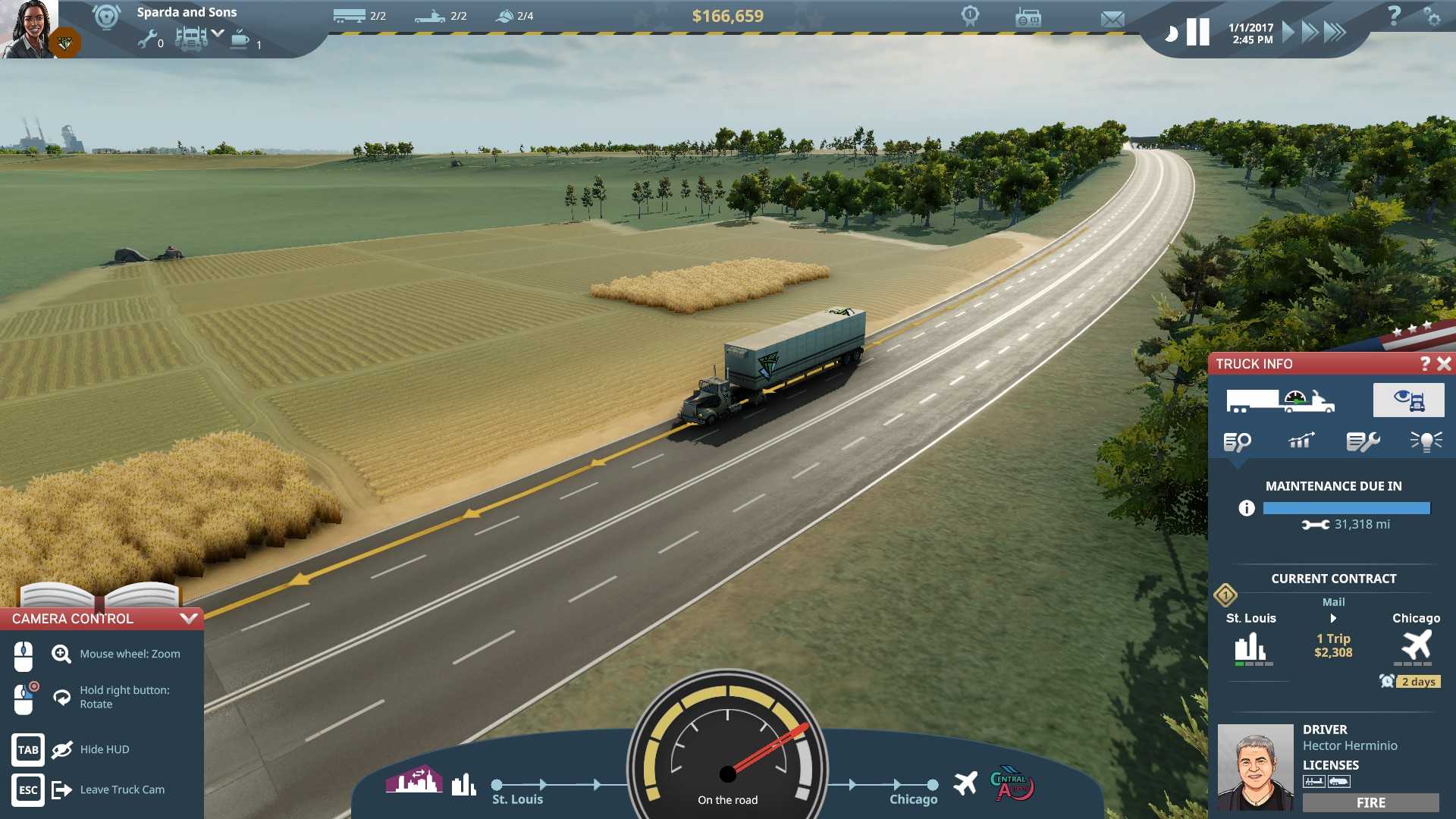
Task: Switch to the observe truck eye view
Action: (1409, 400)
